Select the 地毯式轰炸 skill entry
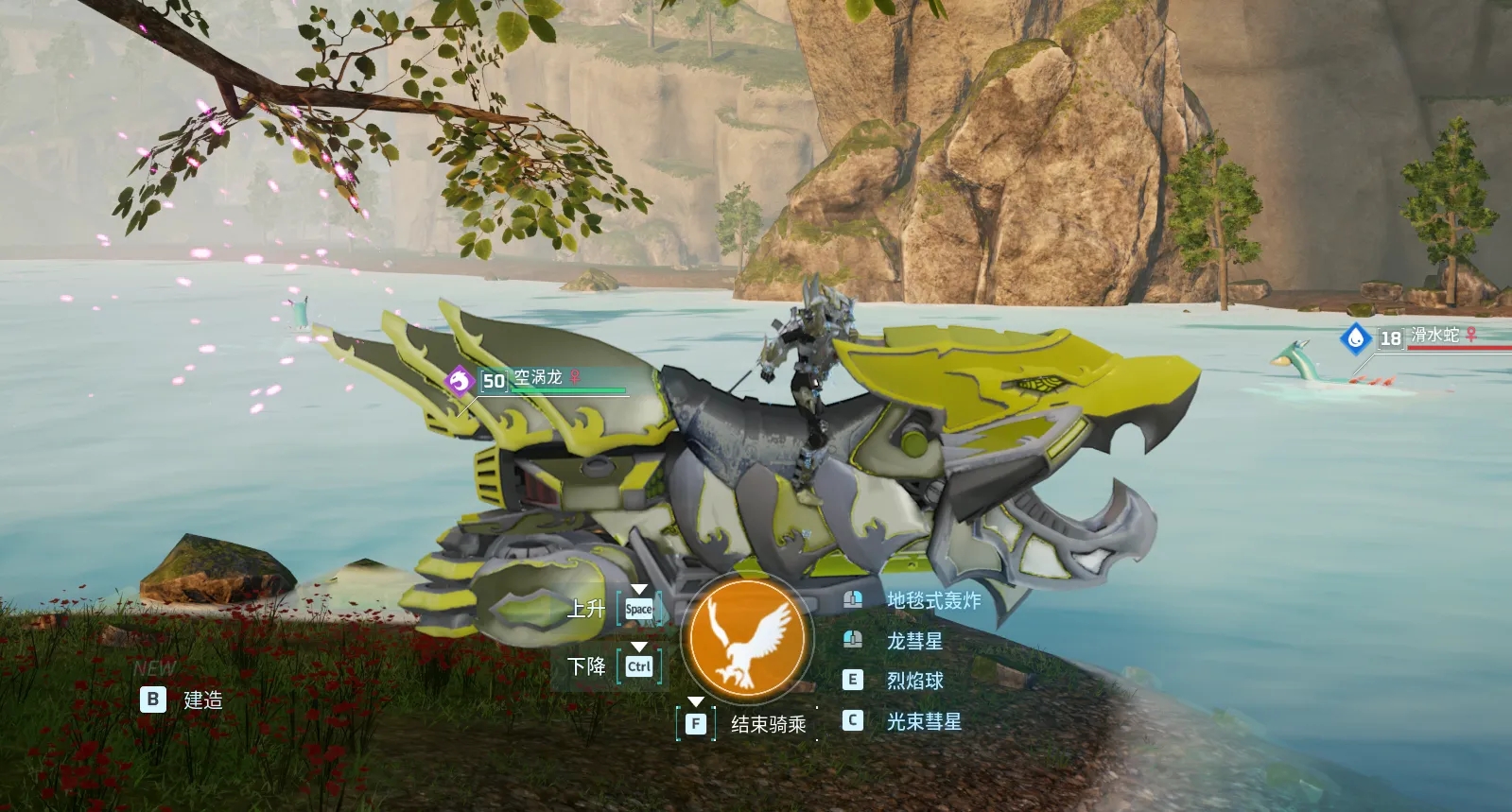1512x812 pixels. pos(932,600)
